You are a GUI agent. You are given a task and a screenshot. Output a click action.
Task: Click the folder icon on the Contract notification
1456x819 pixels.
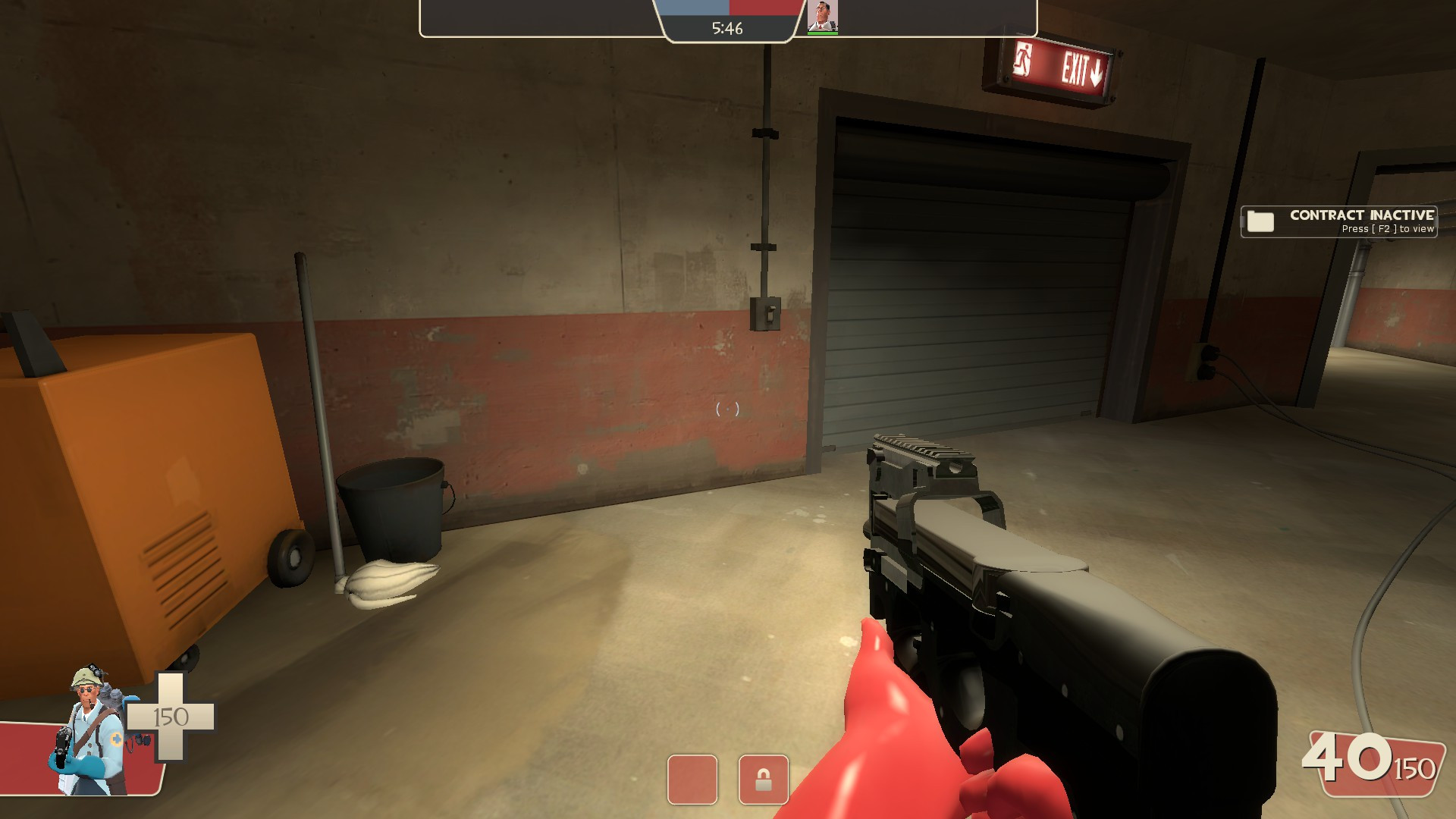[x=1259, y=221]
